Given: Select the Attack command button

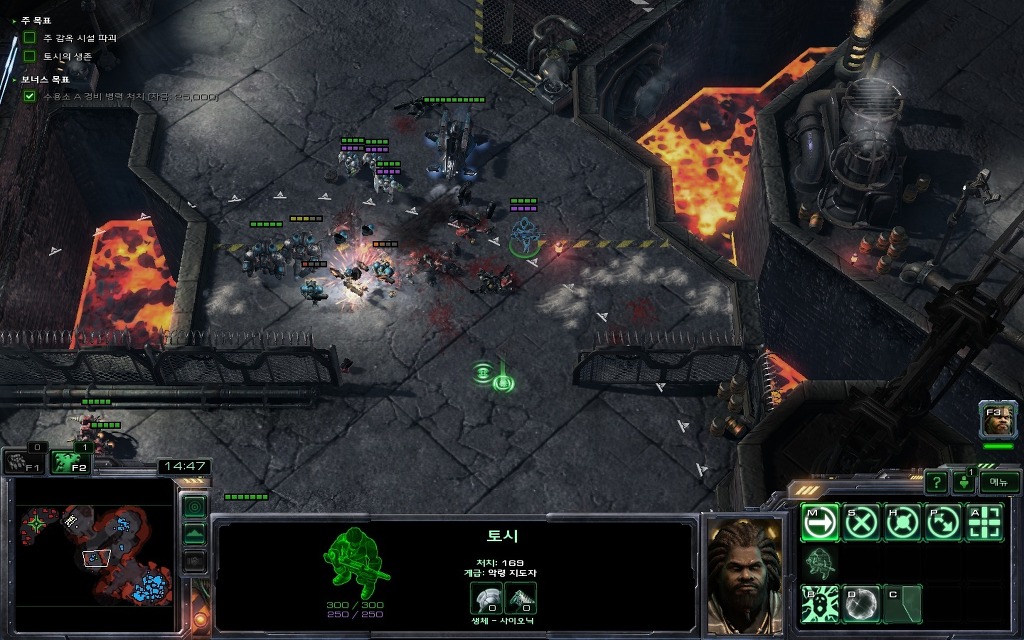Looking at the screenshot, I should point(984,522).
